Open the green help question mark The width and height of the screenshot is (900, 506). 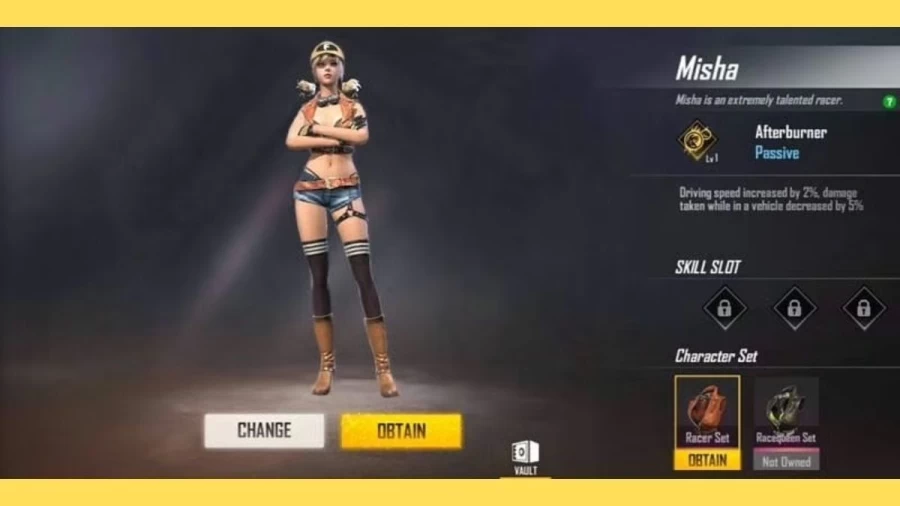pyautogui.click(x=889, y=101)
